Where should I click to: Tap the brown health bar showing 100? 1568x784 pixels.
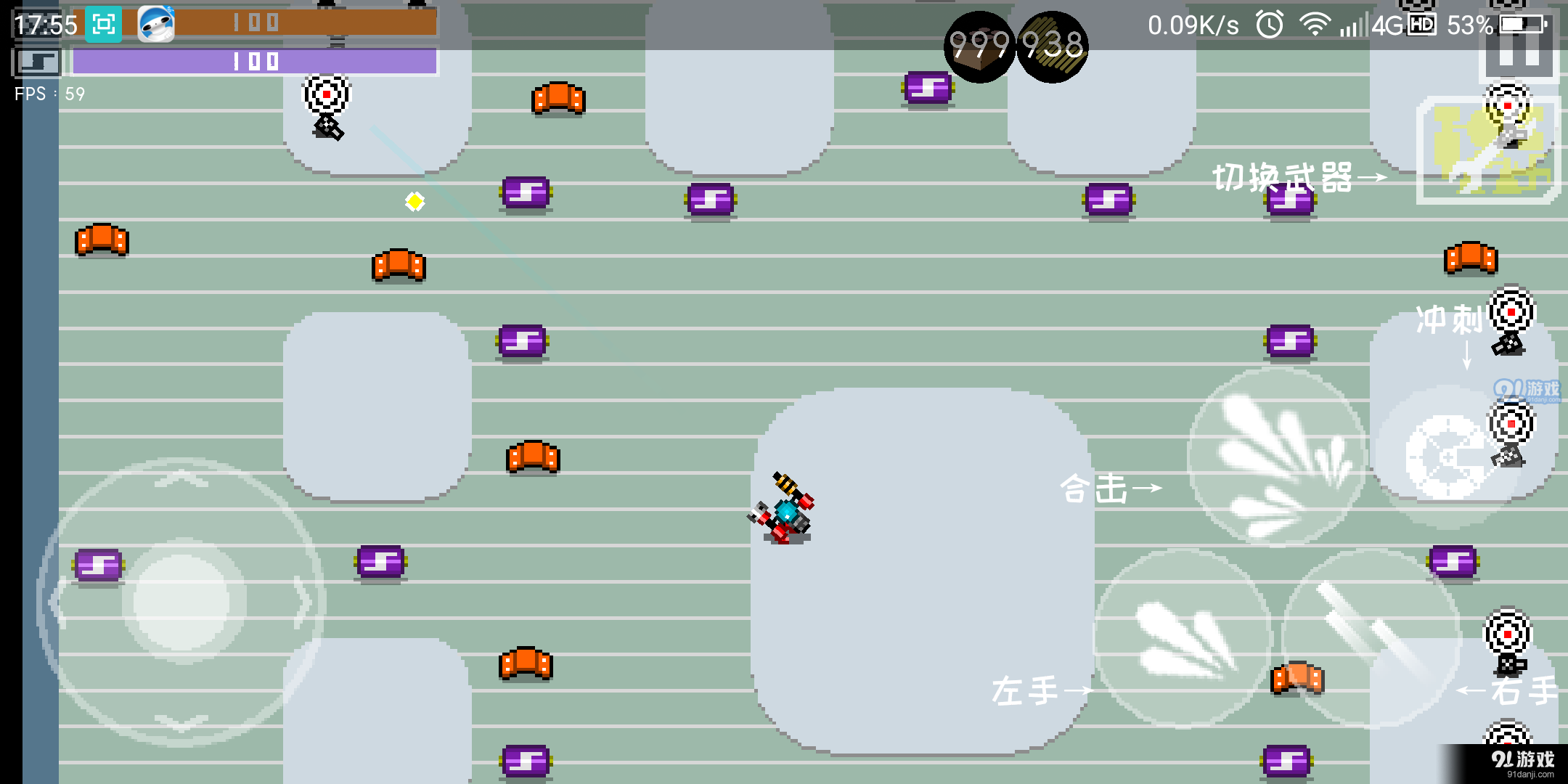[x=254, y=23]
